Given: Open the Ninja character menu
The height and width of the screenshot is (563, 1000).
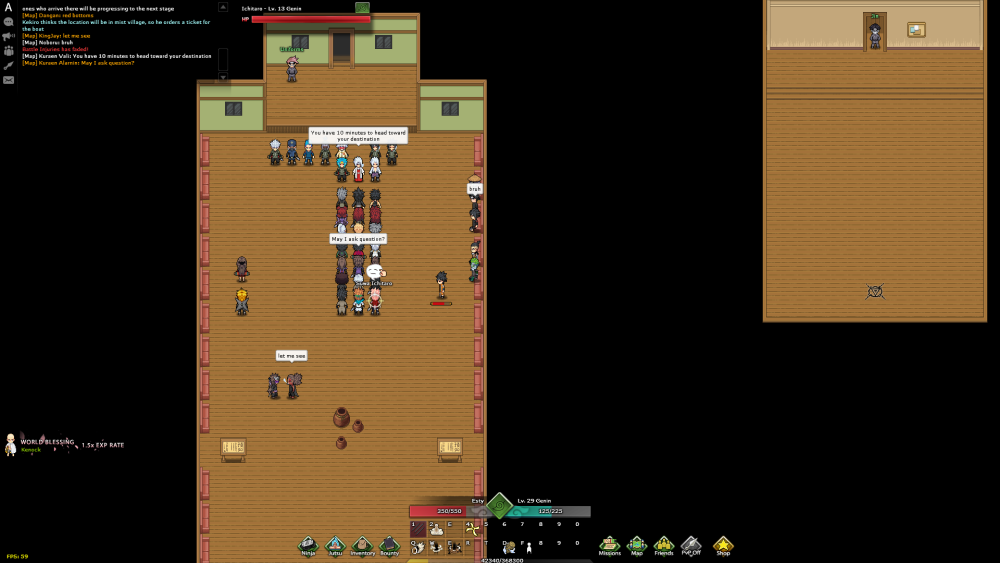Looking at the screenshot, I should pos(309,545).
